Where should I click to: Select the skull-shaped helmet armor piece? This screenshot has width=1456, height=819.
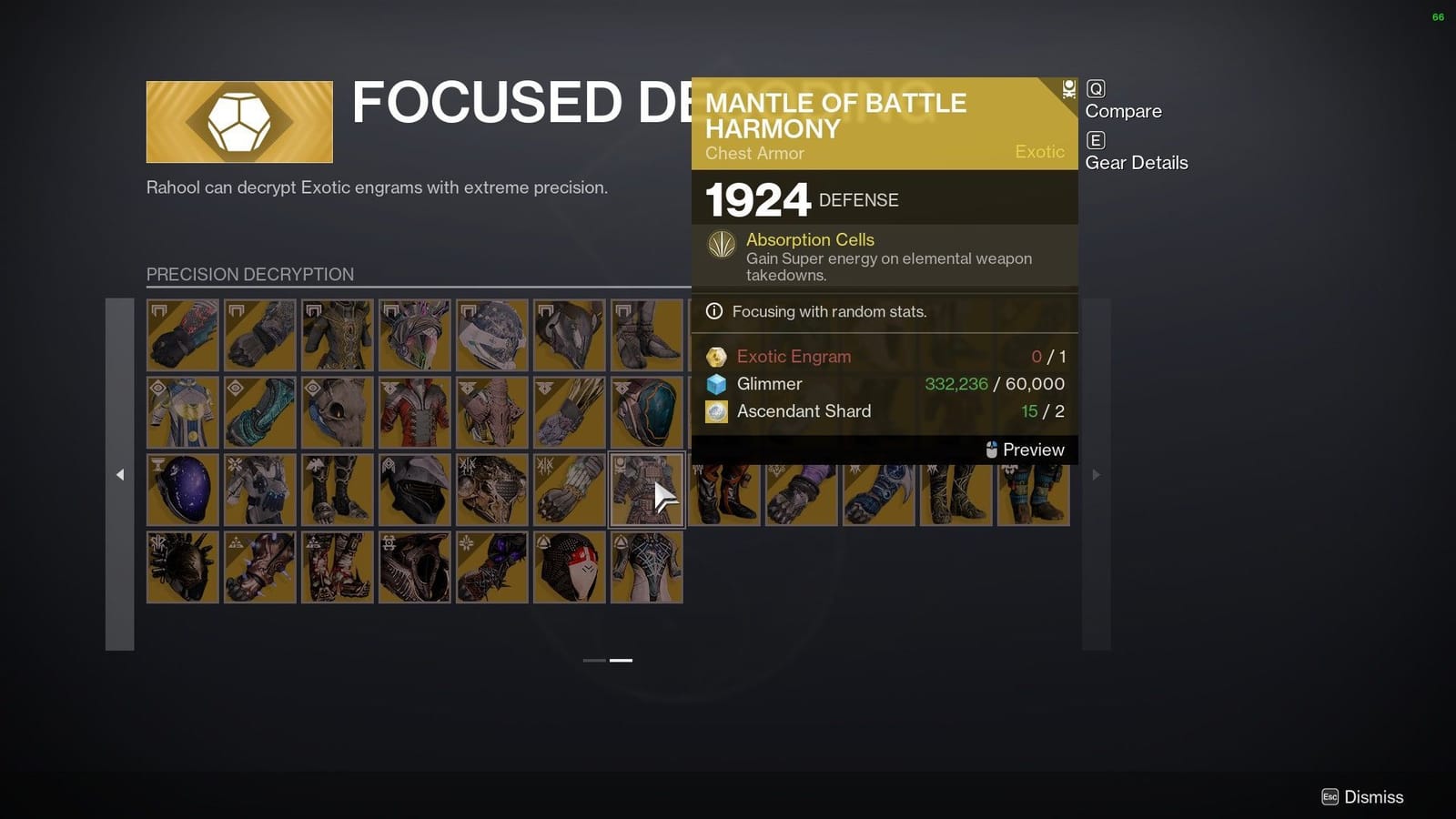[337, 411]
